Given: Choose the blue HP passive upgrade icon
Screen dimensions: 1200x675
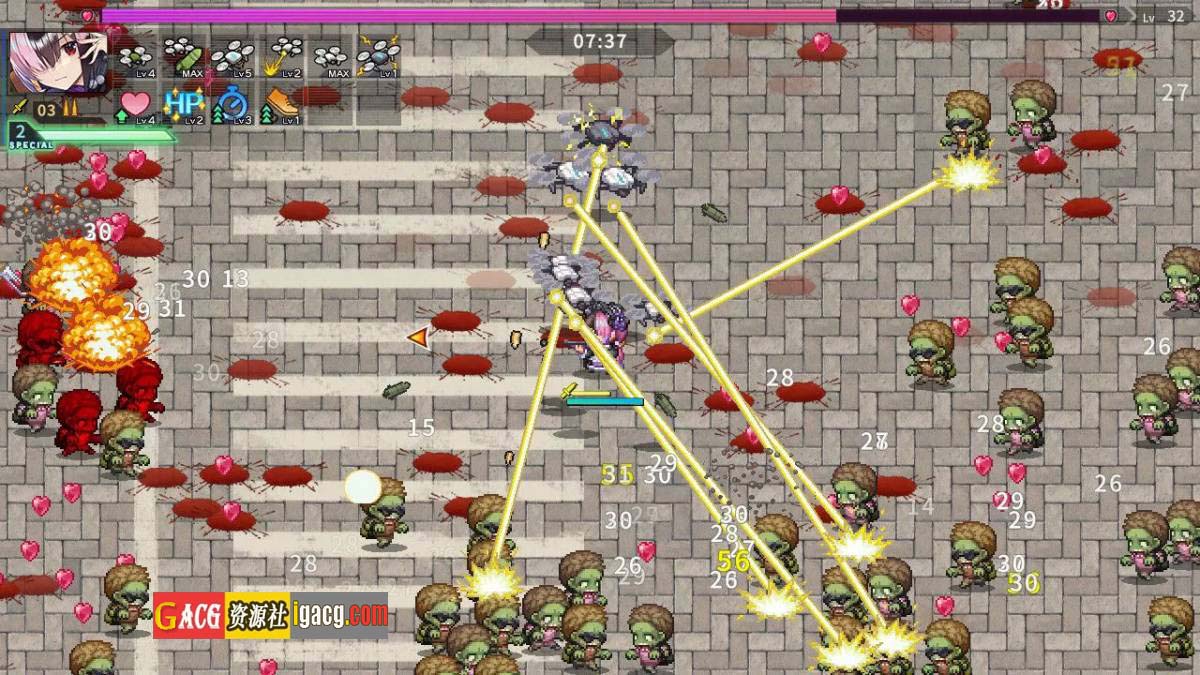Looking at the screenshot, I should point(184,104).
